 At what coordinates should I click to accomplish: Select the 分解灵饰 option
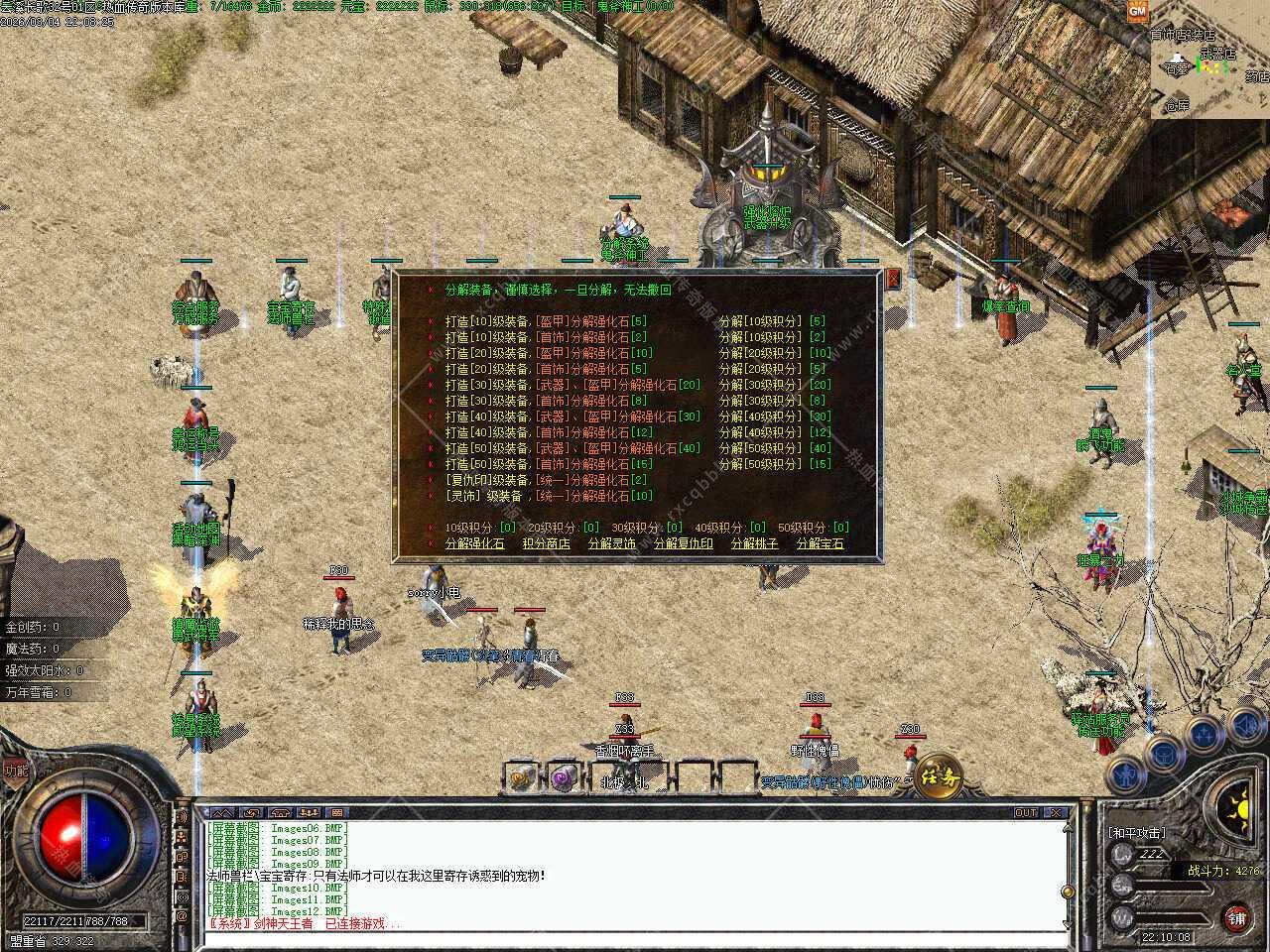click(611, 543)
